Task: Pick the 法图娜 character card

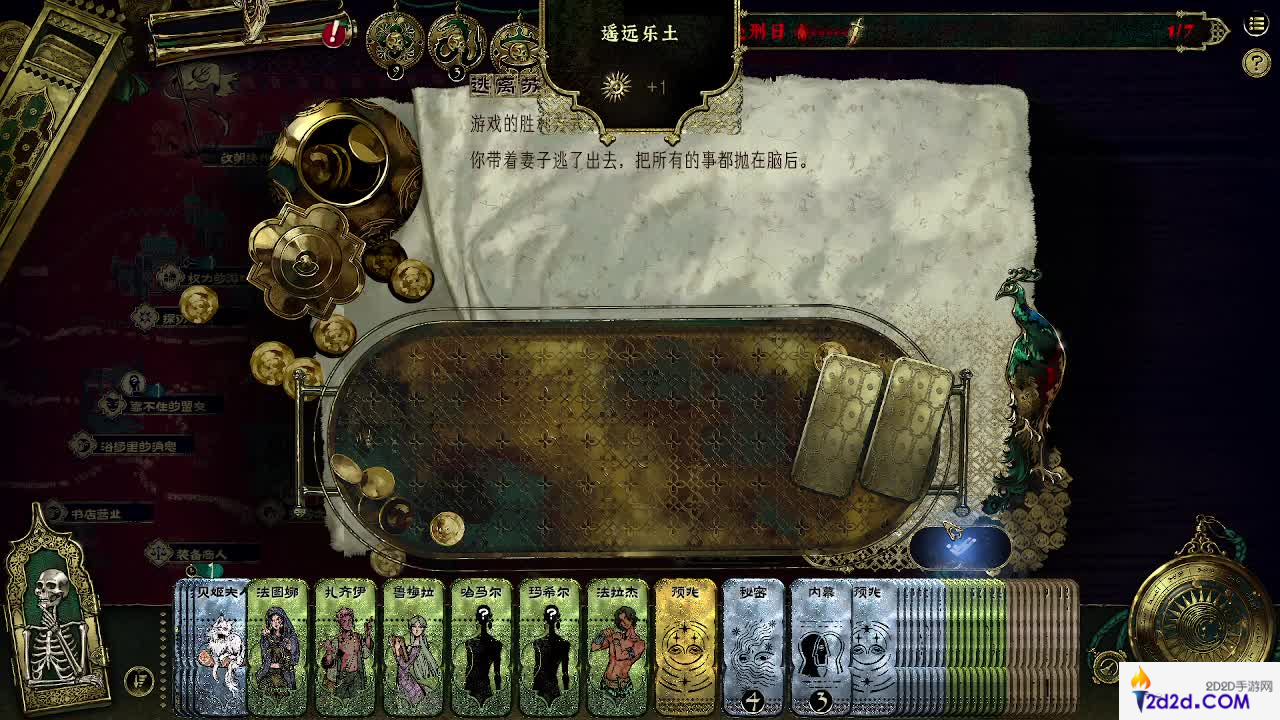Action: [x=277, y=646]
